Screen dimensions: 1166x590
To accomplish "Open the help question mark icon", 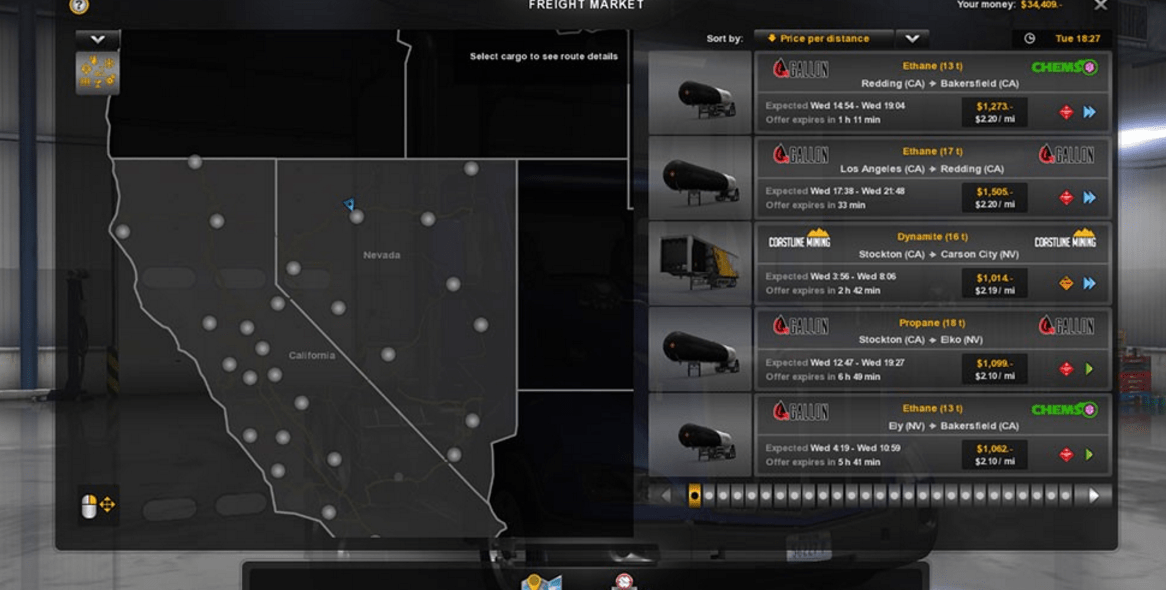I will coord(79,6).
